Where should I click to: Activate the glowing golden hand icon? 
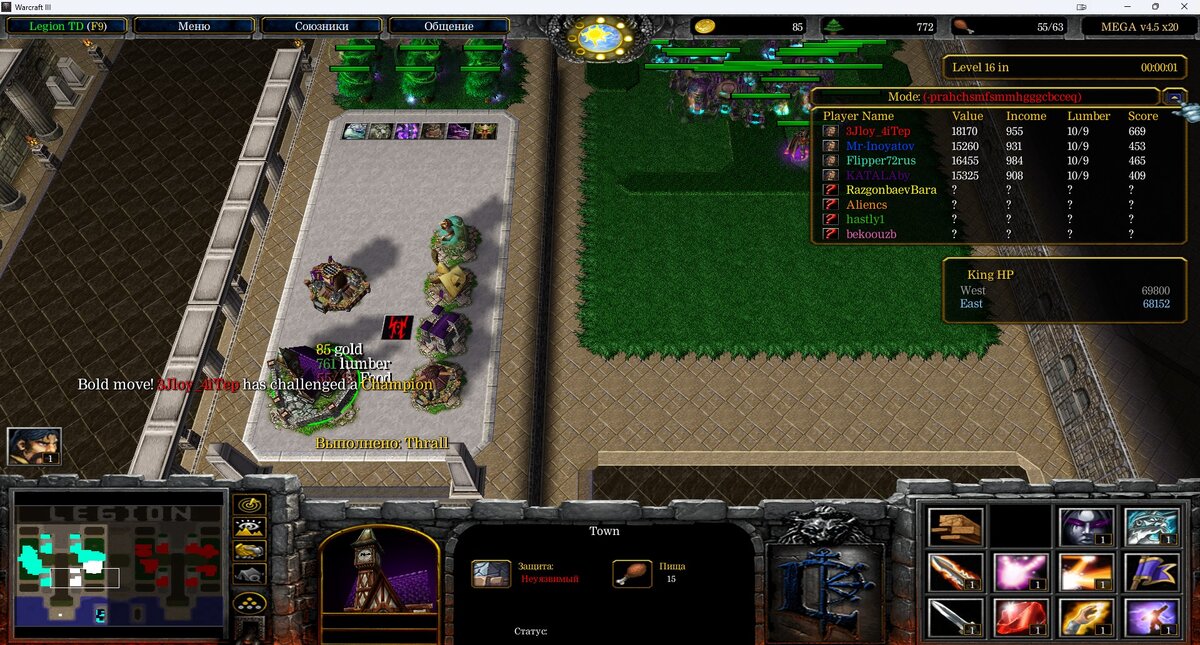pyautogui.click(x=1085, y=617)
